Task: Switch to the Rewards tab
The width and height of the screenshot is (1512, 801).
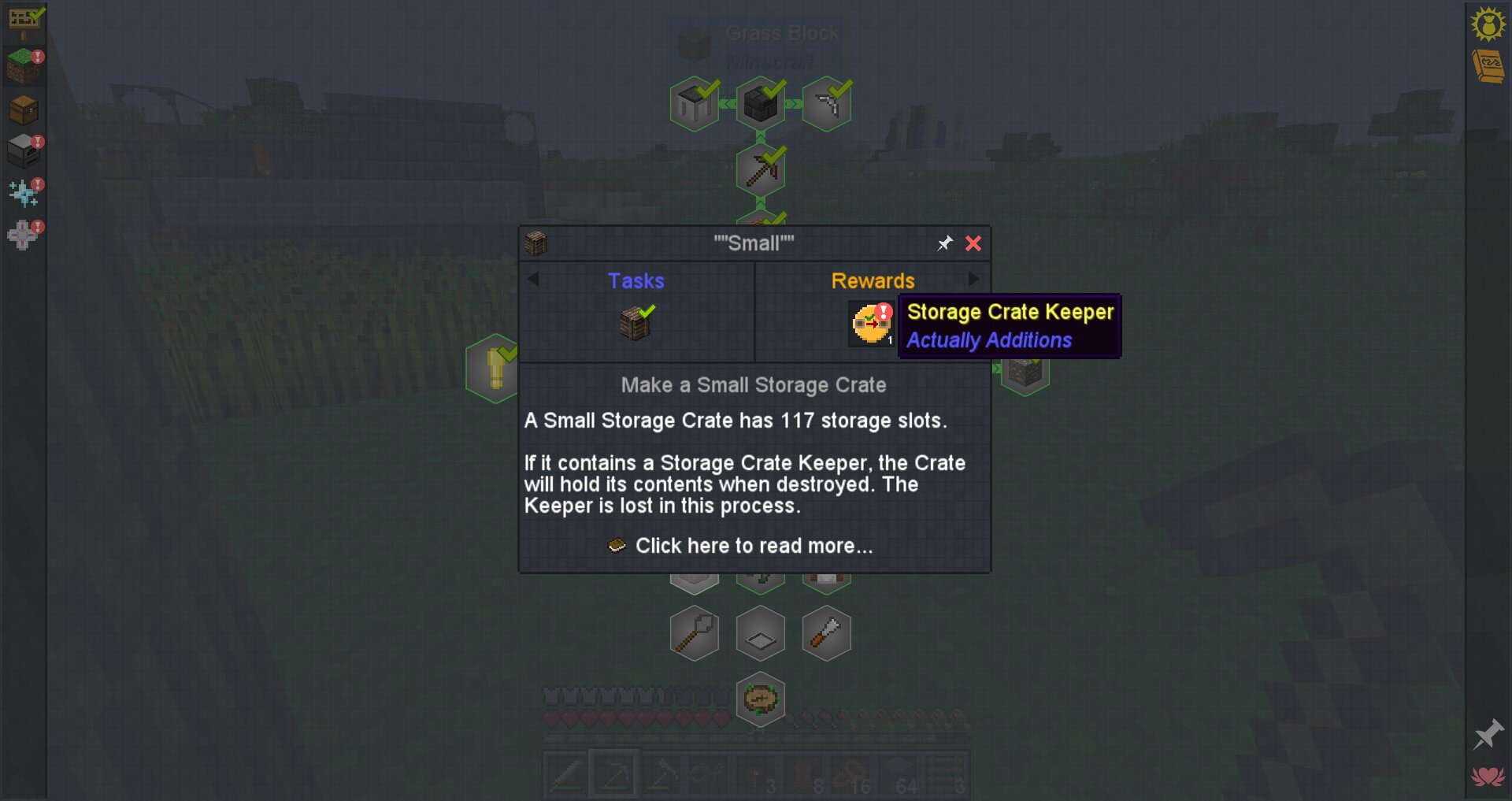Action: point(873,280)
